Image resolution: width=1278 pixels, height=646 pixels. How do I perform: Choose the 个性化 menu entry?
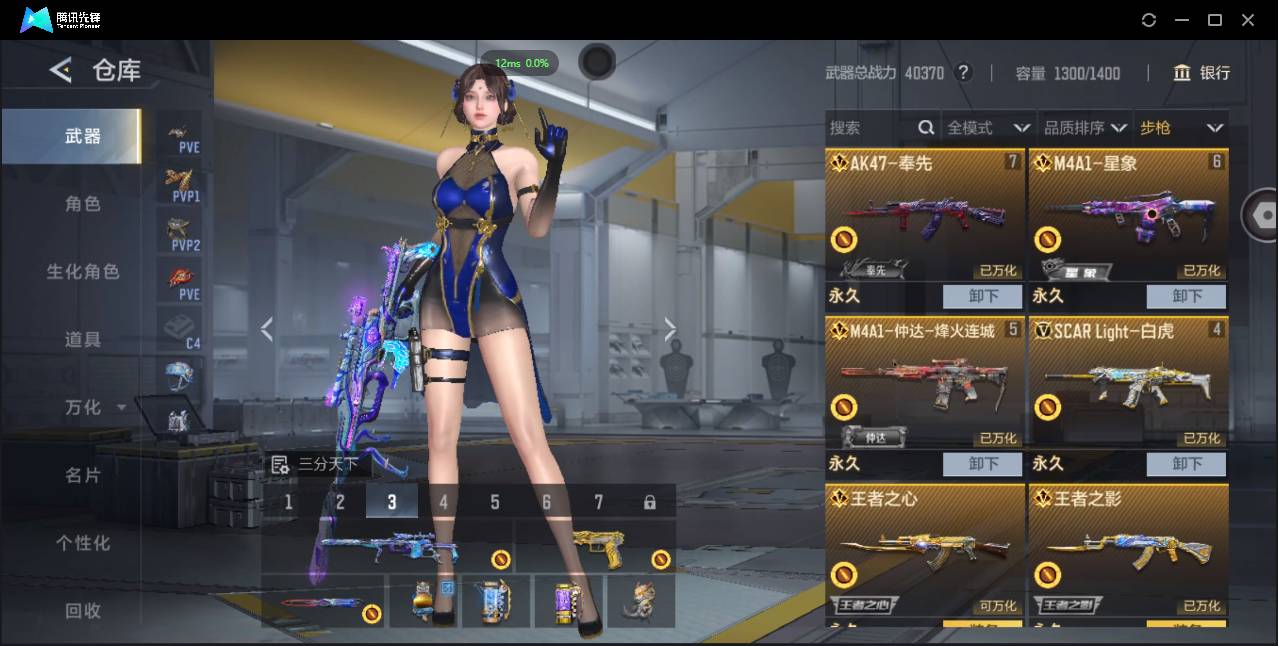83,543
